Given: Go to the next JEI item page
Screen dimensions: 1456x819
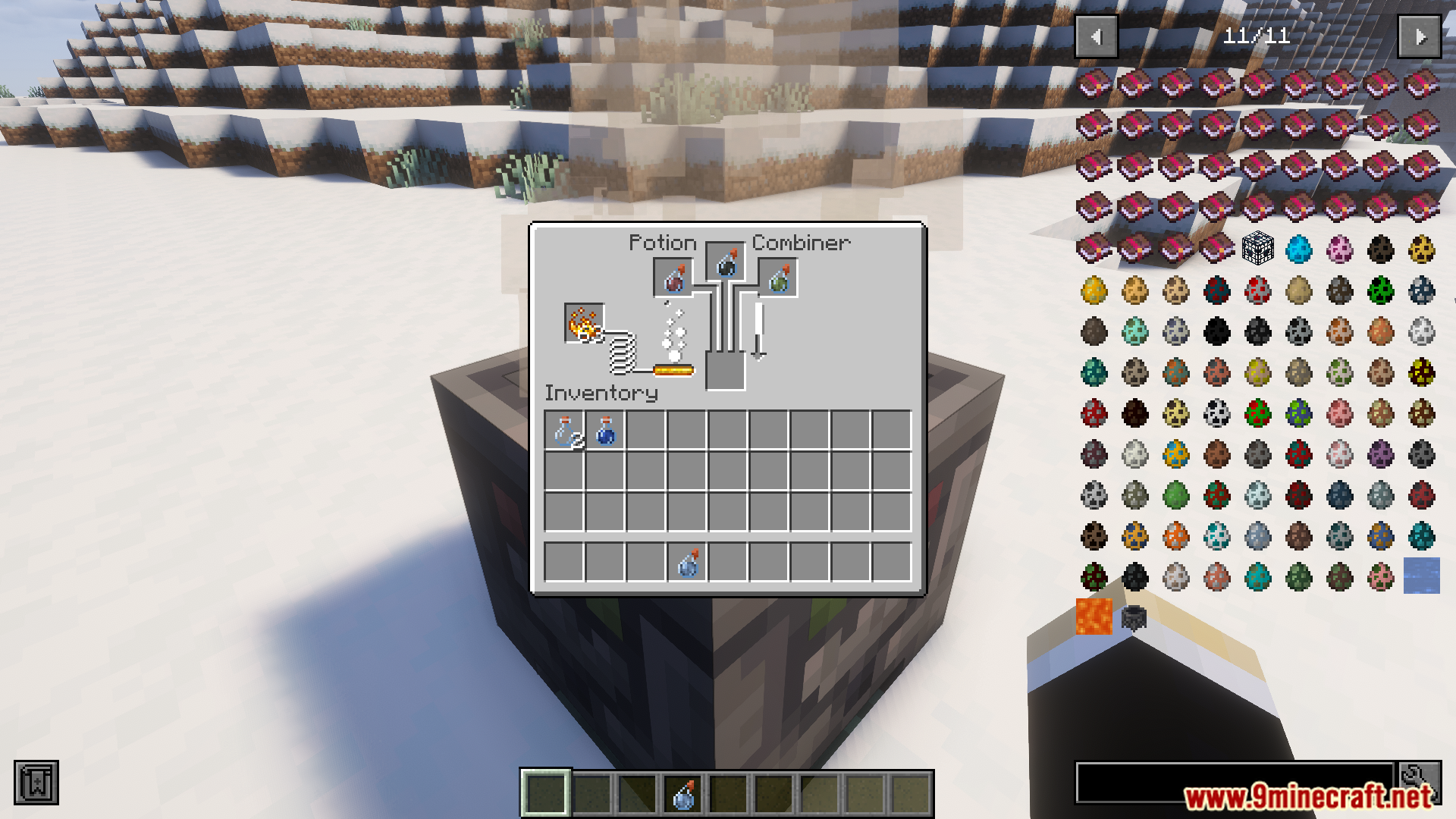Looking at the screenshot, I should click(x=1420, y=36).
